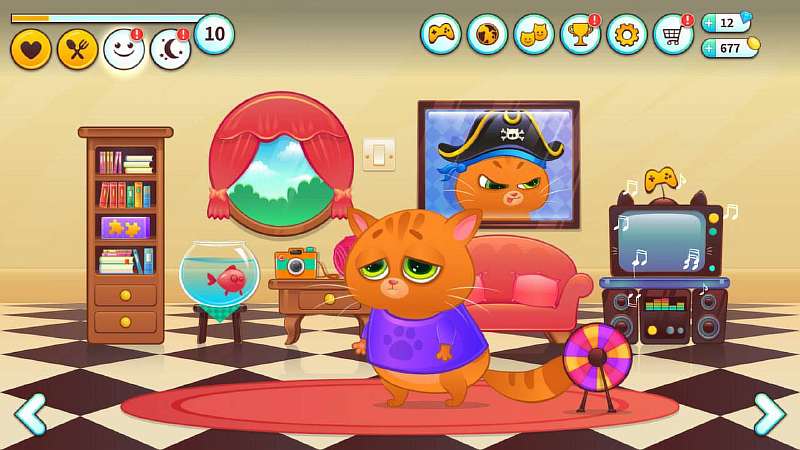Viewport: 800px width, 450px height.
Task: Open the shopping cart store
Action: tap(673, 34)
